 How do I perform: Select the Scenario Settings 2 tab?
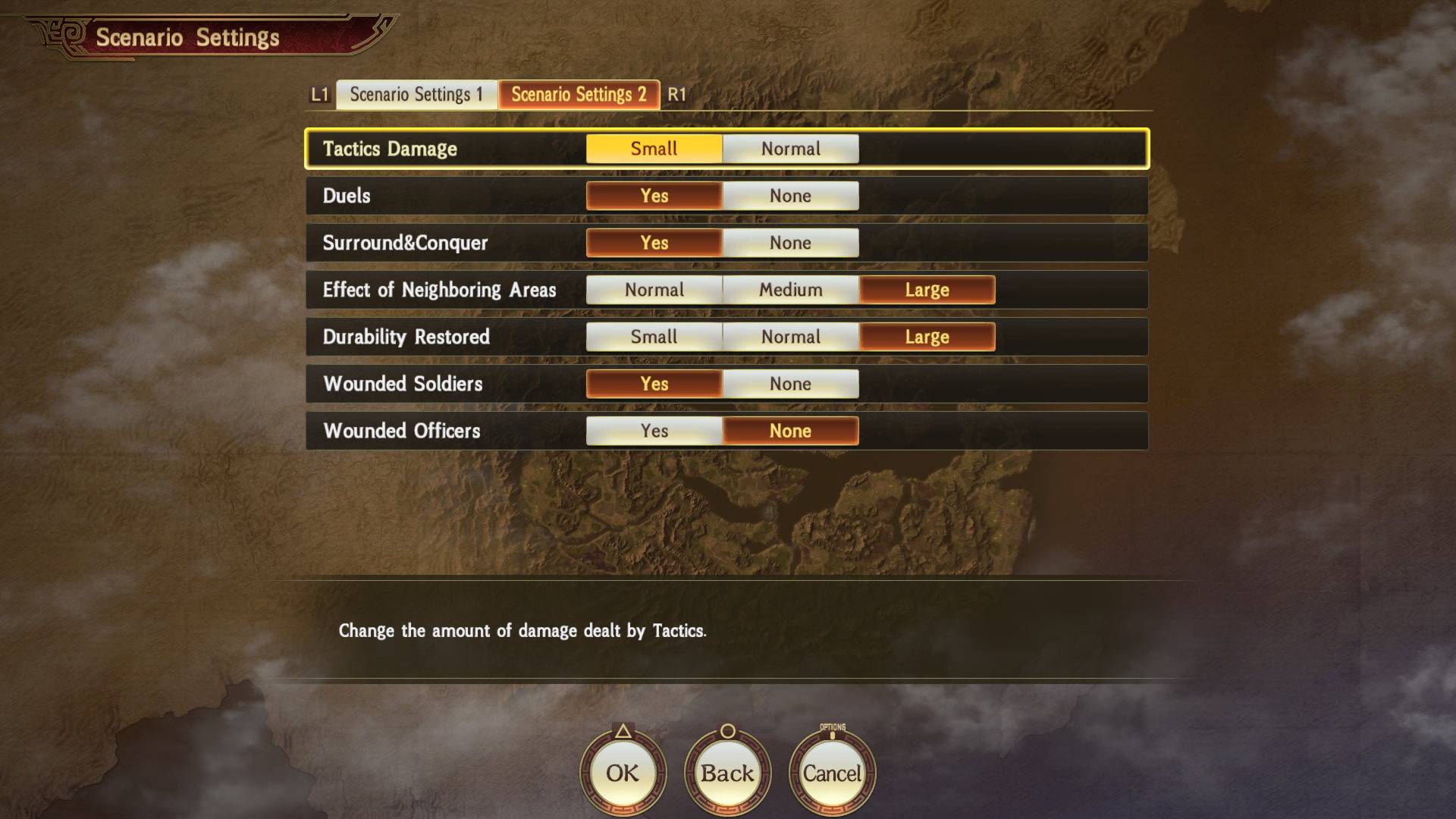click(579, 96)
